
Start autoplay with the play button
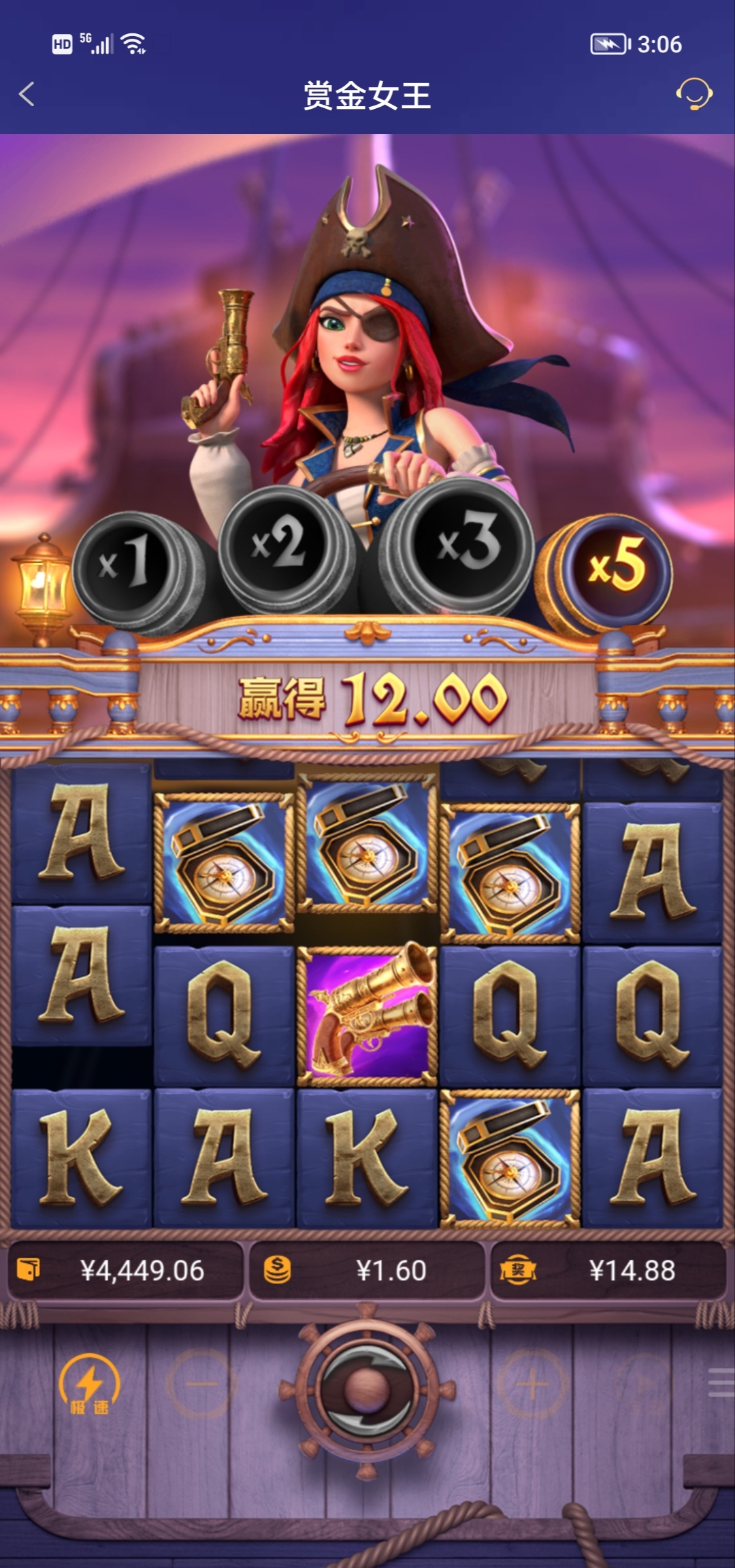(644, 1384)
